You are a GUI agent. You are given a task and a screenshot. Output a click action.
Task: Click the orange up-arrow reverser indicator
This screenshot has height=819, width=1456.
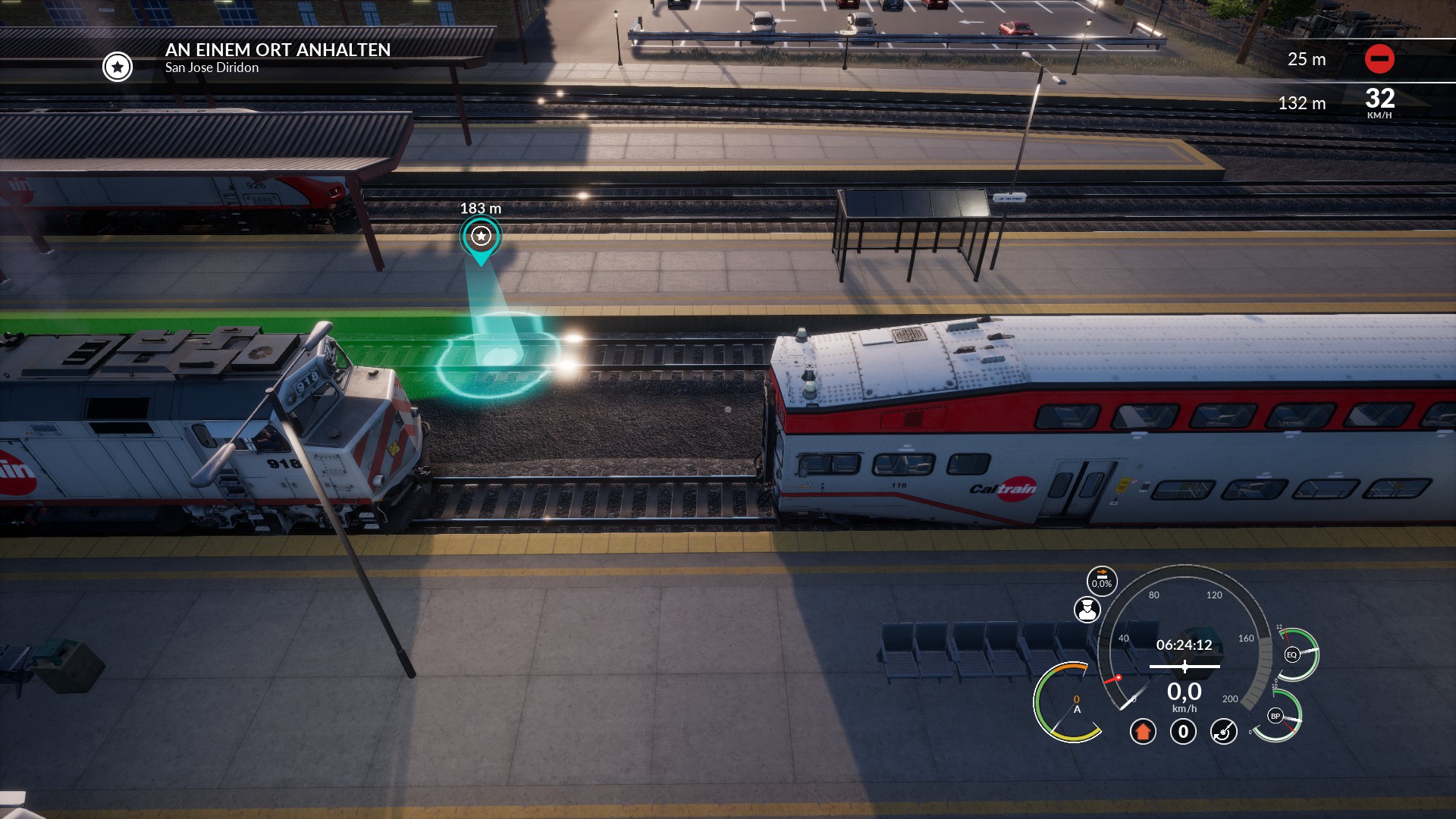click(1143, 732)
